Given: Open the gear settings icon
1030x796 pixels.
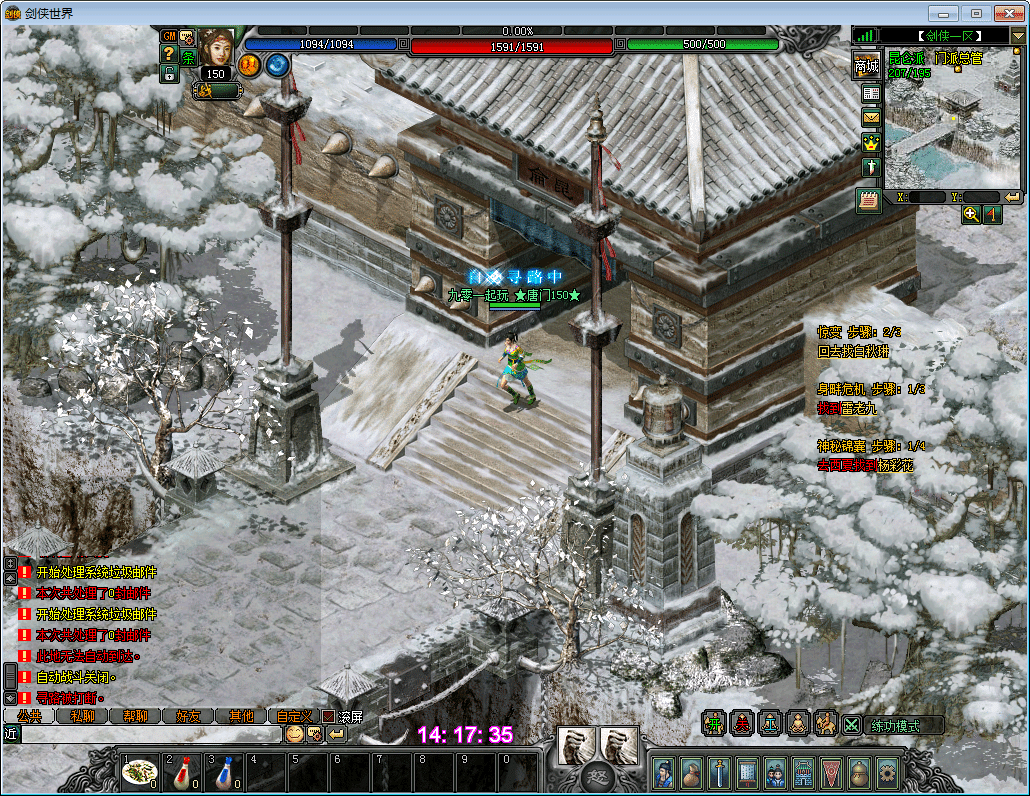Looking at the screenshot, I should coord(886,773).
